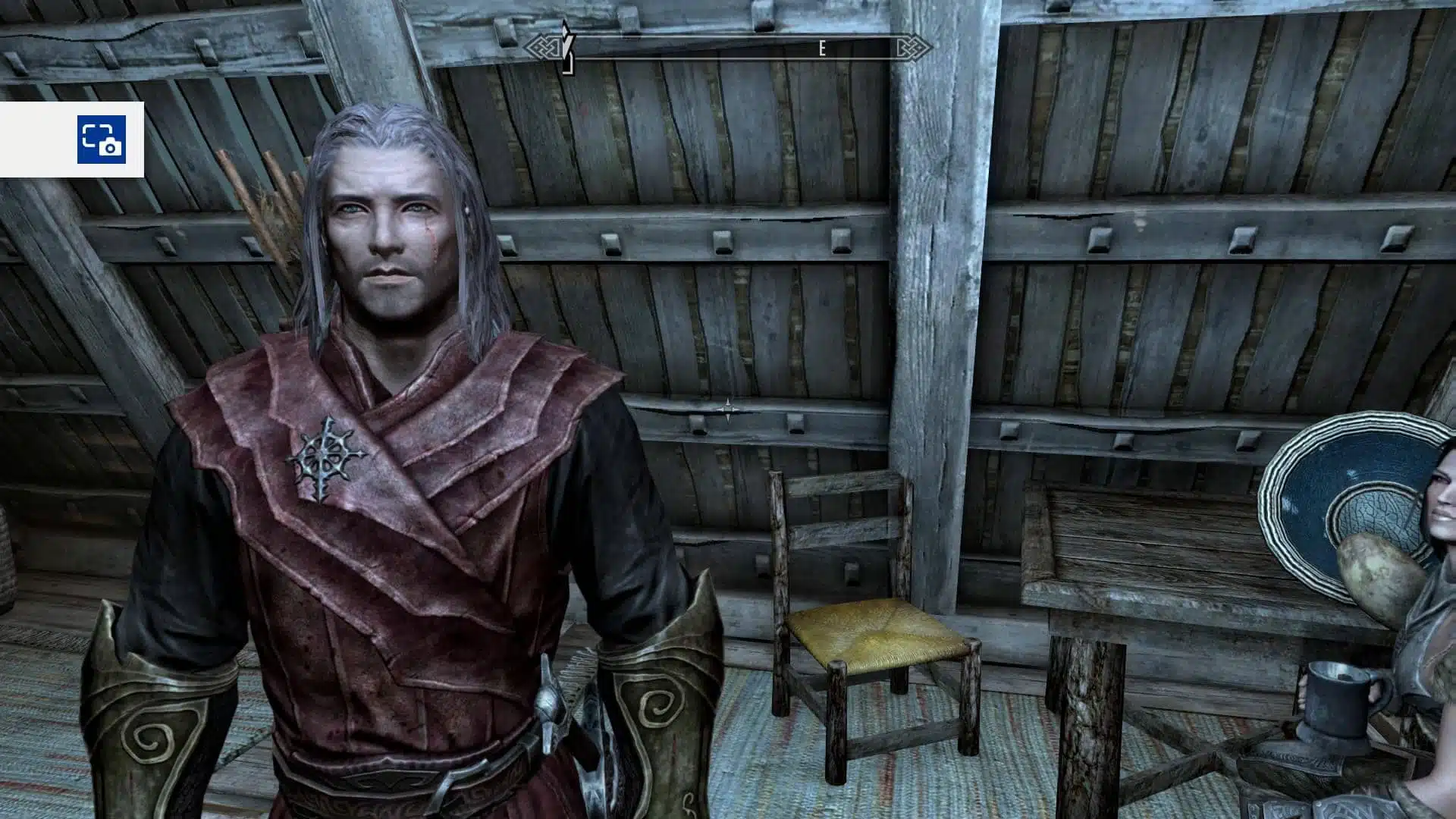The image size is (1456, 819).
Task: Click the camera symbol in the capture overlay
Action: 110,148
